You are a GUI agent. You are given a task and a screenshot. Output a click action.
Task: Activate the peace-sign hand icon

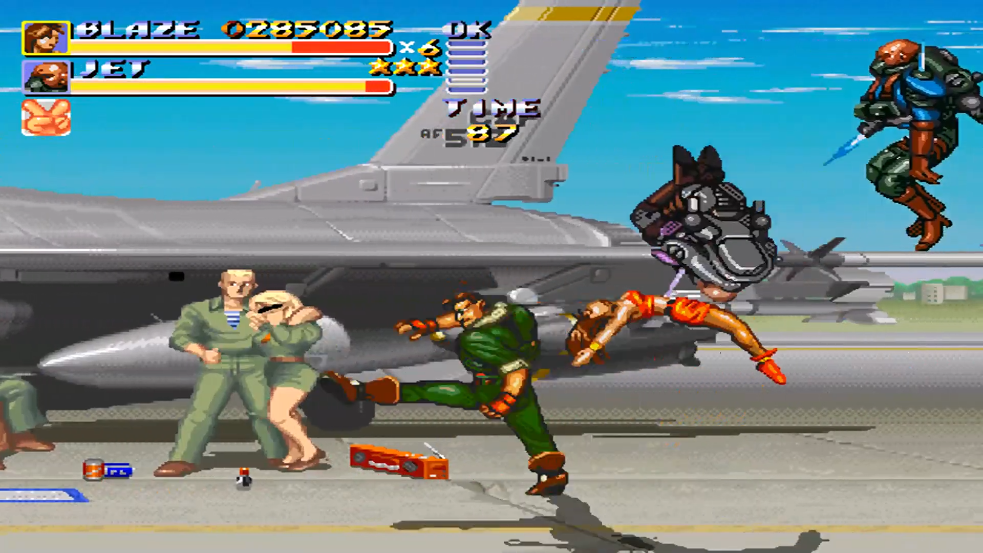(45, 117)
